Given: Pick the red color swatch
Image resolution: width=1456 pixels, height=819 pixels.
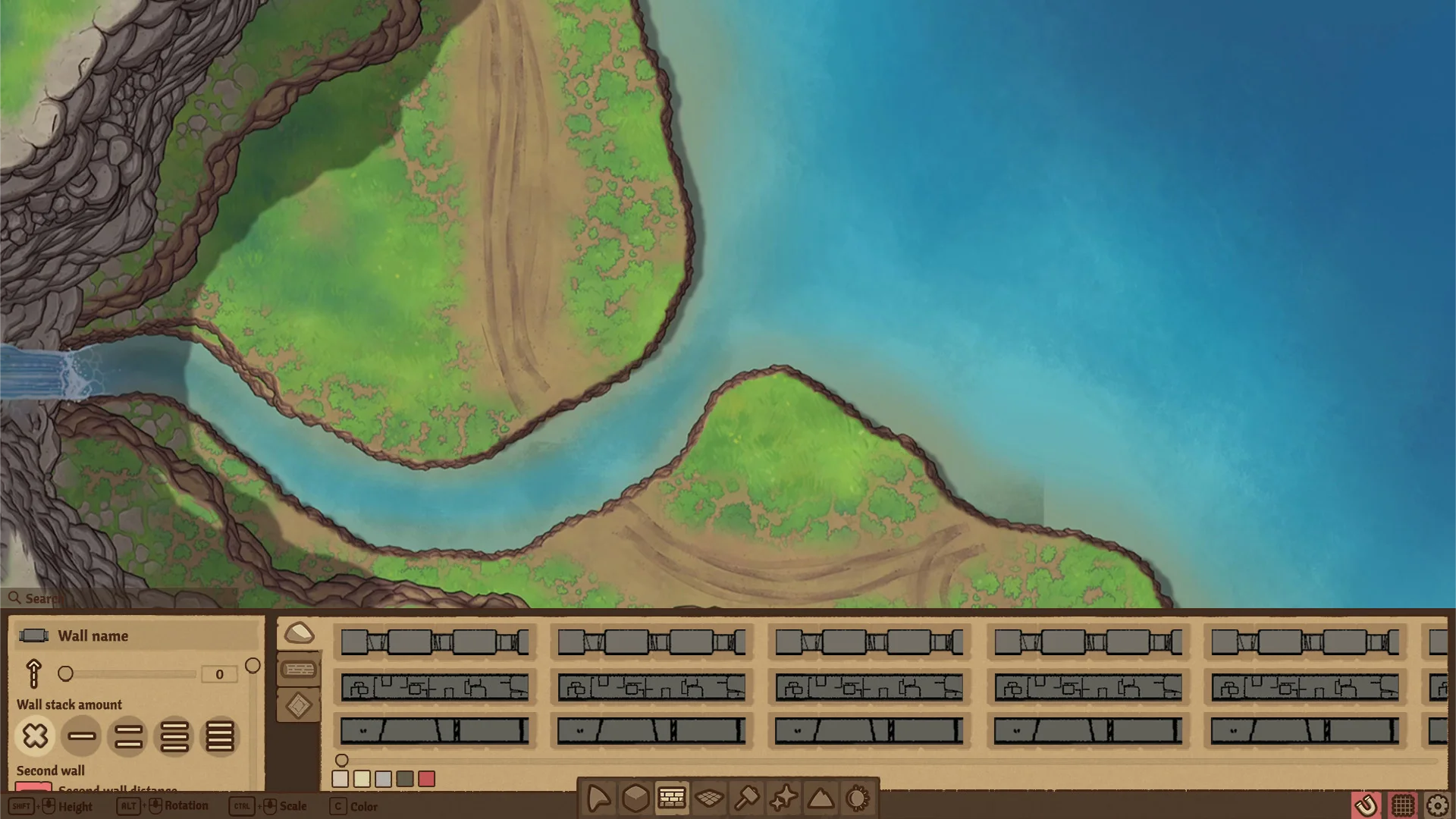Looking at the screenshot, I should pyautogui.click(x=428, y=779).
